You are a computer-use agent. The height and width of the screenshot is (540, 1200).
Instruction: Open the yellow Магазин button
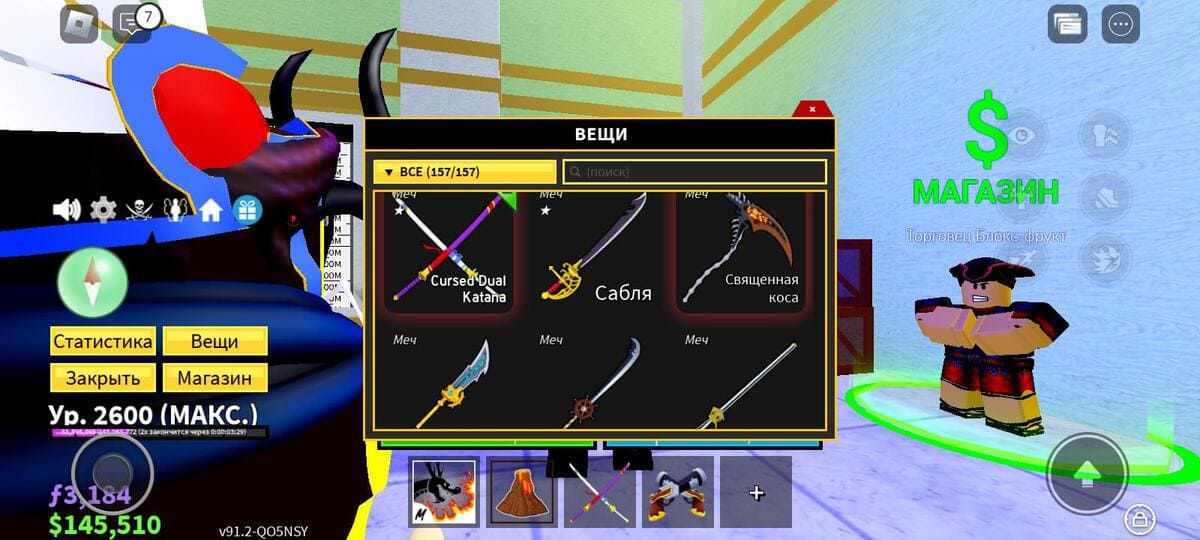coord(215,378)
